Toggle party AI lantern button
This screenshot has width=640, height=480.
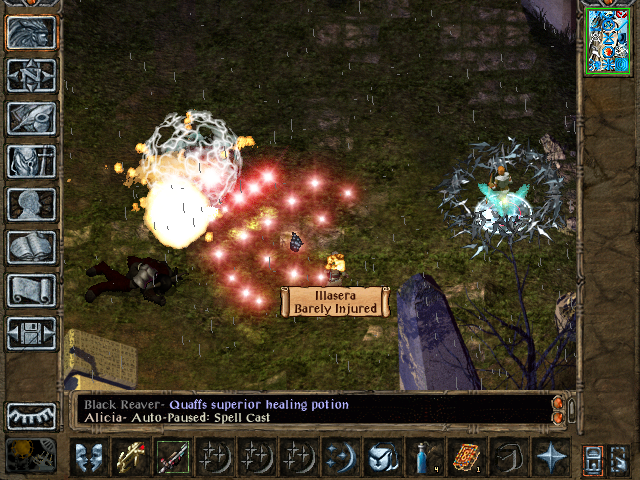pos(593,457)
